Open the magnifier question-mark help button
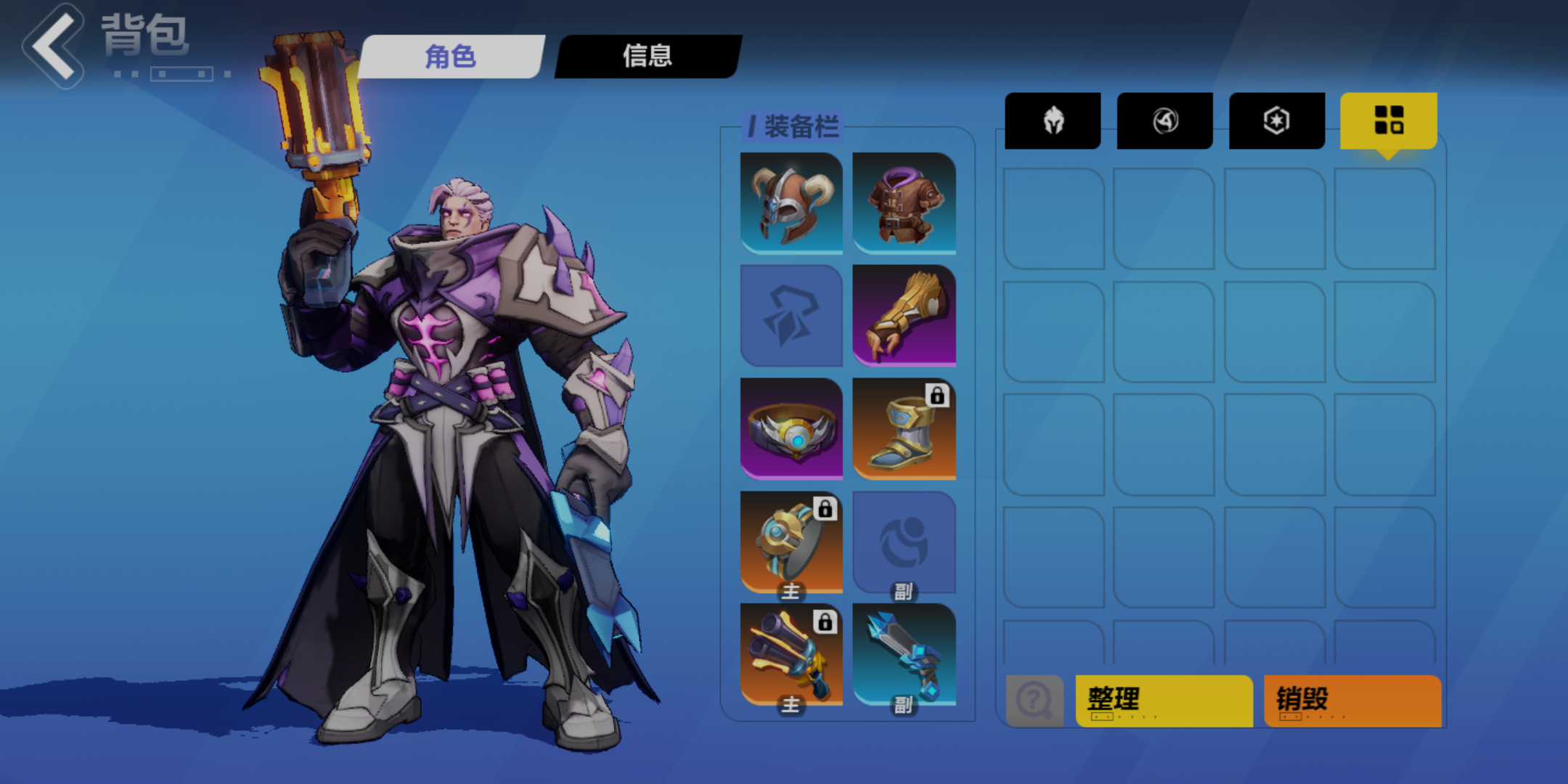The height and width of the screenshot is (784, 1568). coord(1034,701)
